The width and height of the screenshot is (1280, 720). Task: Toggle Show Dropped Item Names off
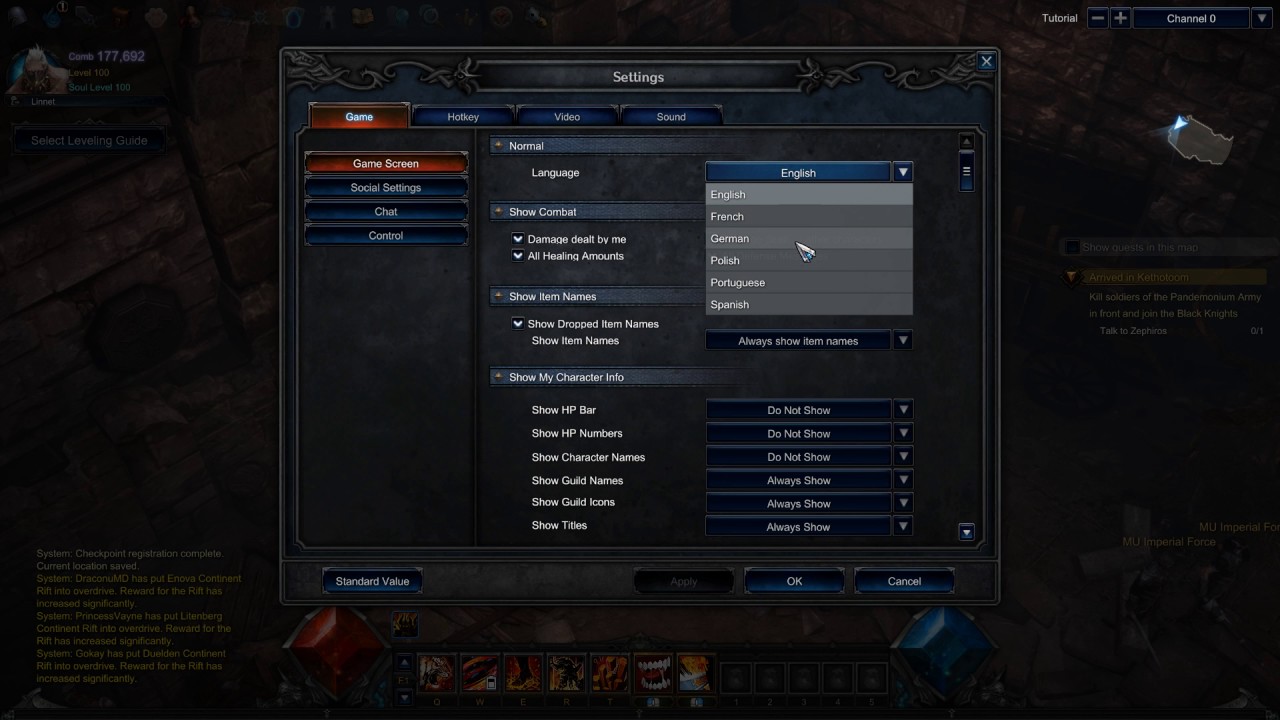(x=518, y=323)
